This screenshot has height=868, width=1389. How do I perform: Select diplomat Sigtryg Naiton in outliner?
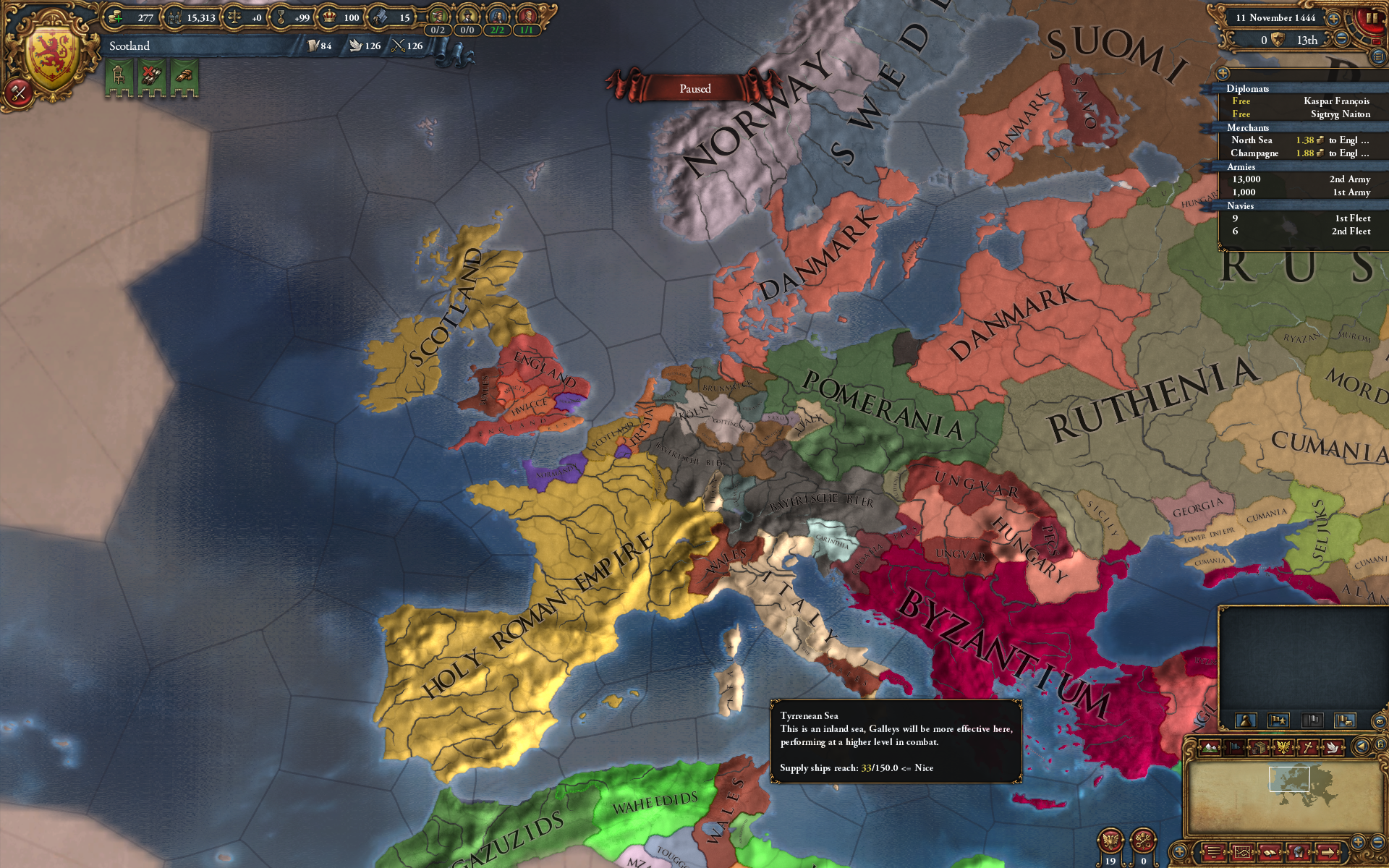point(1340,114)
